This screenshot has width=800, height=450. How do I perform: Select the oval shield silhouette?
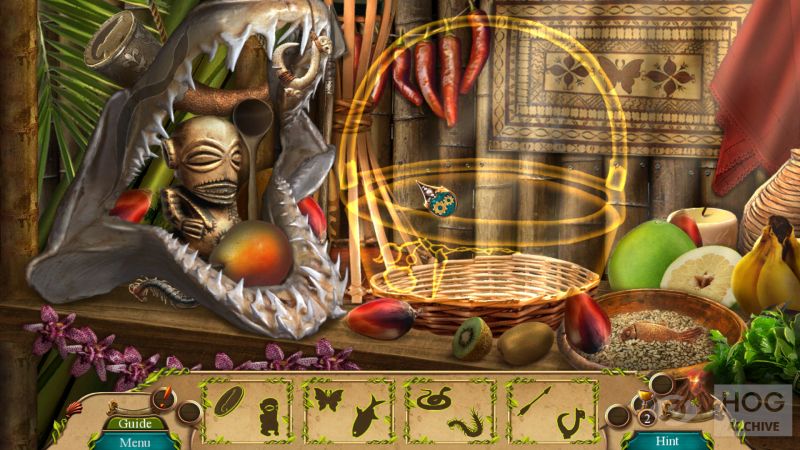click(x=229, y=399)
